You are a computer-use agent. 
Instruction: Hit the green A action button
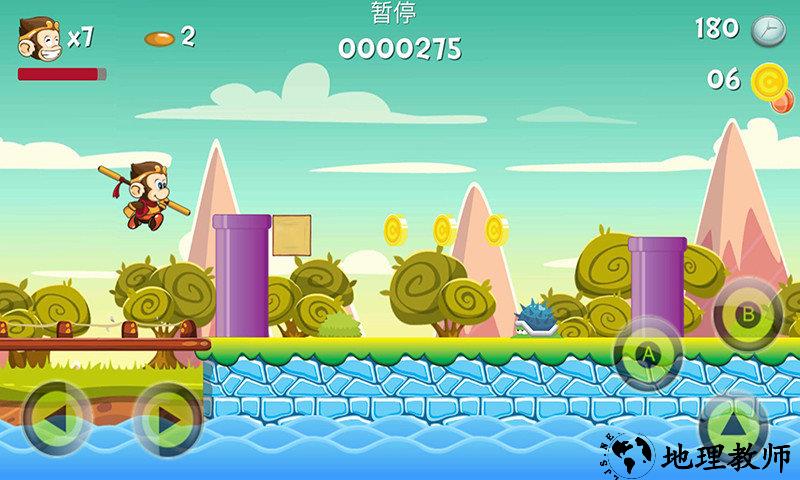[x=647, y=354]
